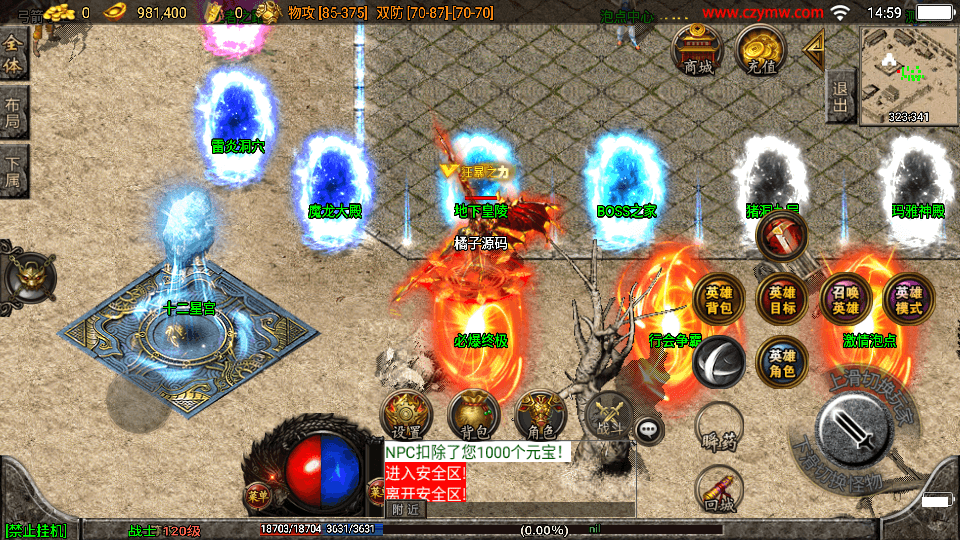Open chat with the speech bubble icon
960x540 pixels.
click(x=650, y=430)
